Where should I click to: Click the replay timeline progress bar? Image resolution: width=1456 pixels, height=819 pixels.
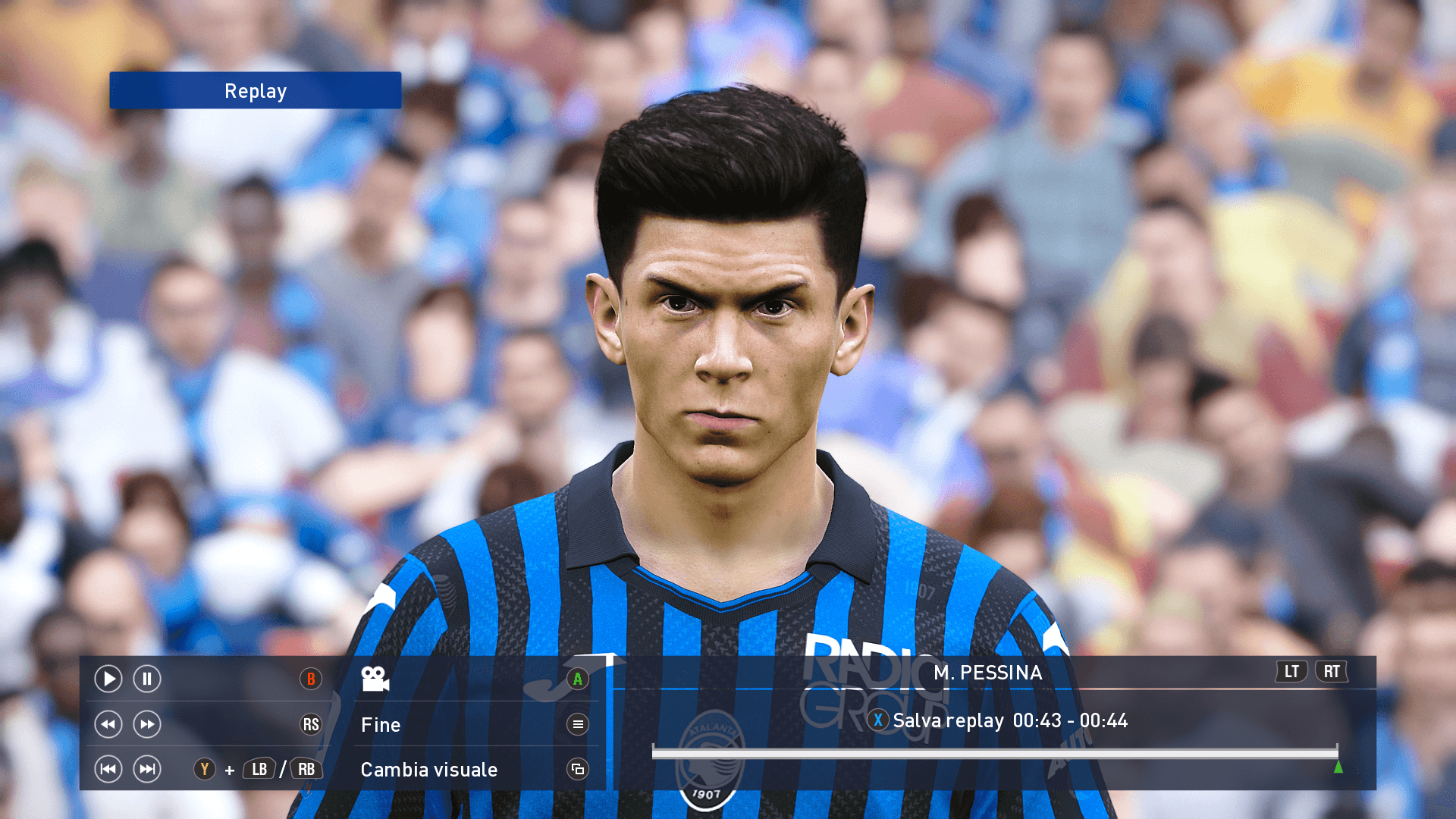click(x=993, y=752)
